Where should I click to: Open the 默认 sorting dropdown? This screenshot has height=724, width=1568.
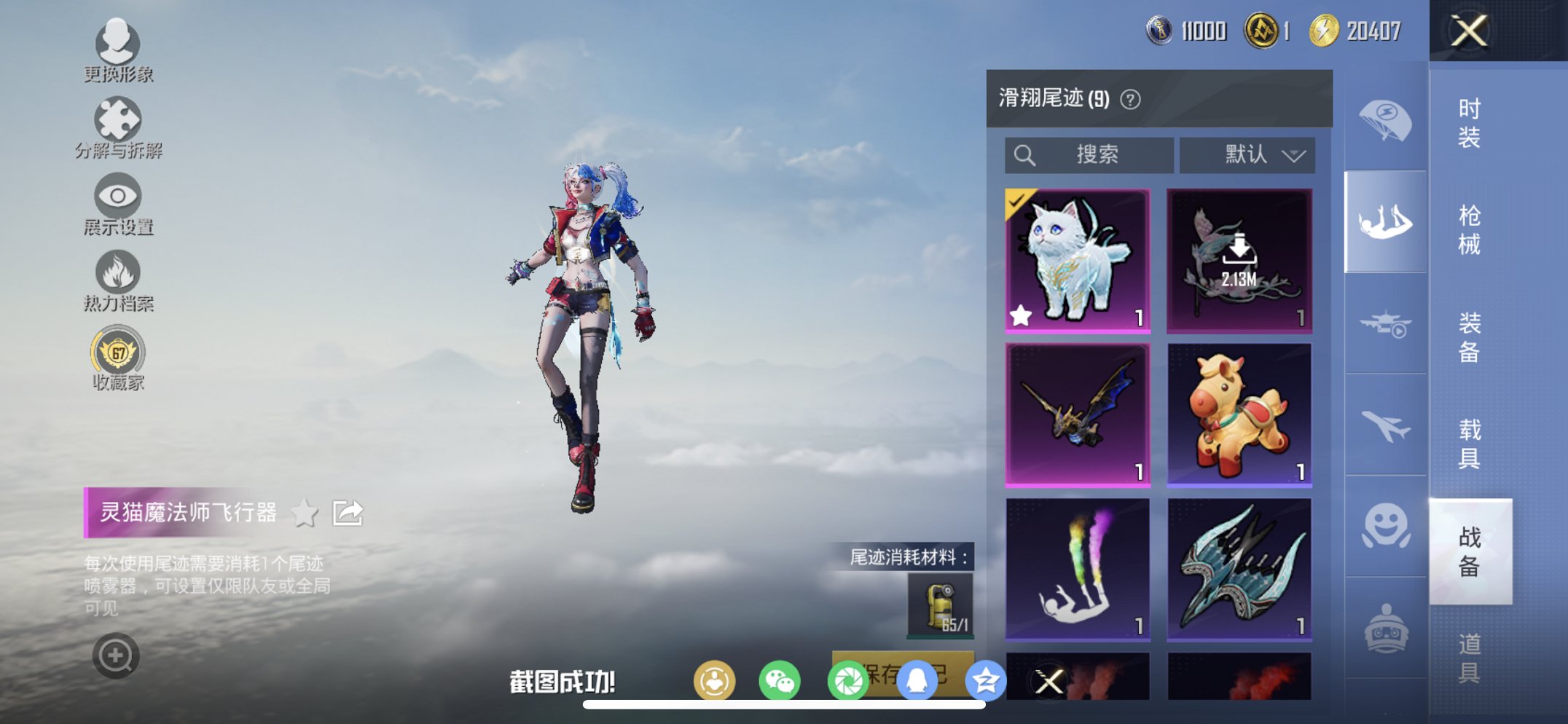coord(1246,154)
